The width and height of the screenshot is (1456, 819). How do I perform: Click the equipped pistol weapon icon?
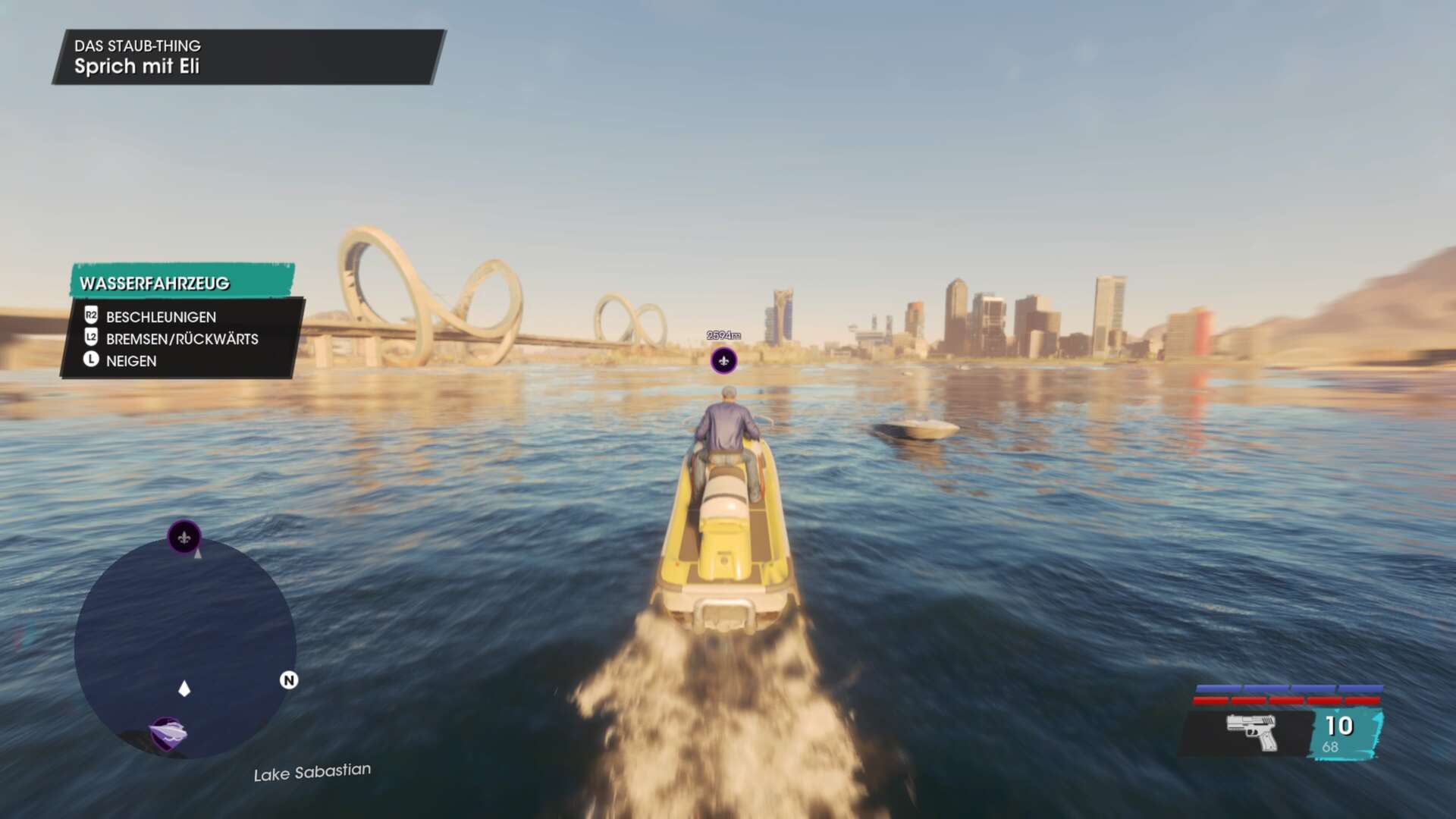tap(1251, 731)
